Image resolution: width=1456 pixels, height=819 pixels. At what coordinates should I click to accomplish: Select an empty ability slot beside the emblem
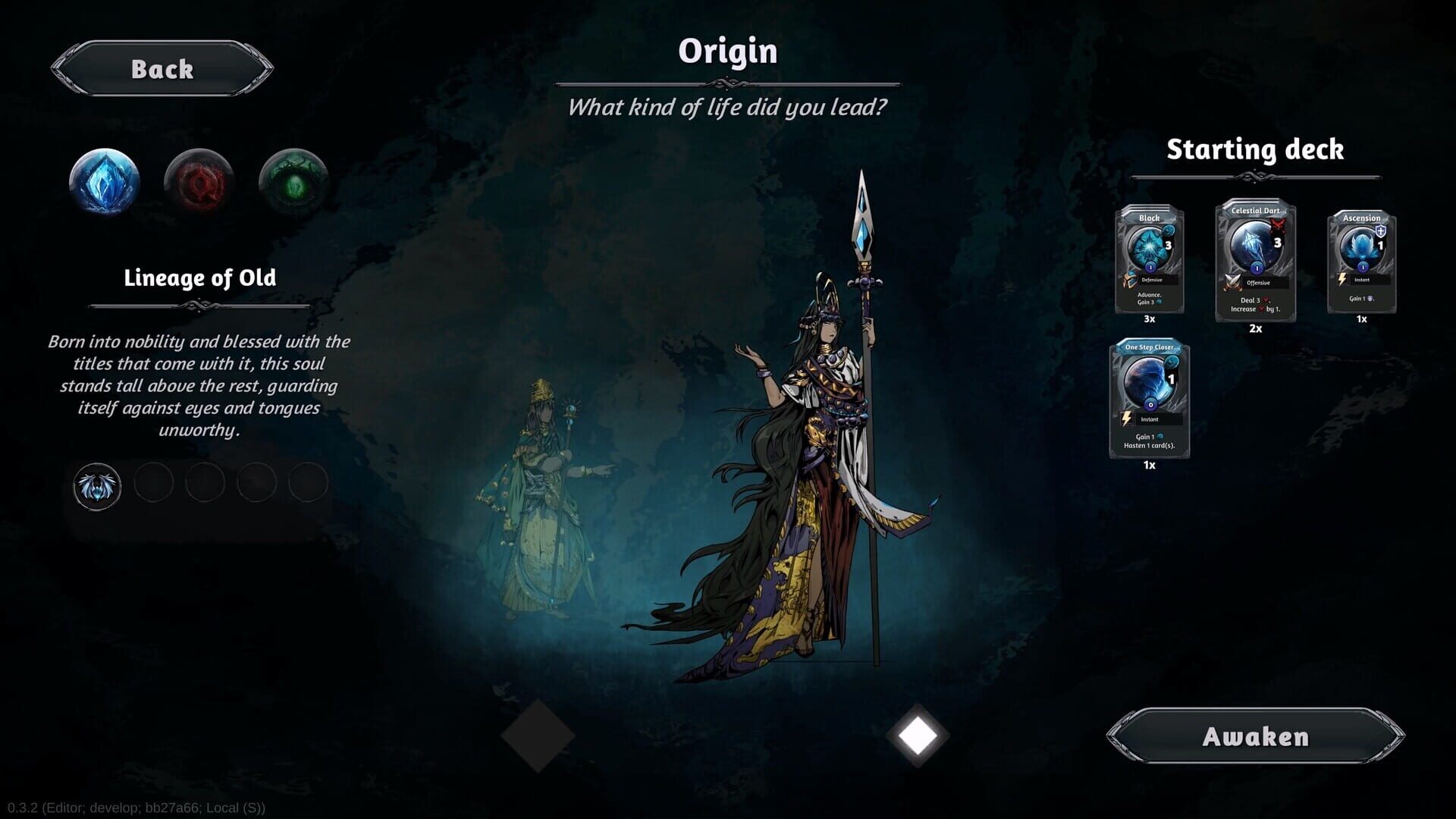click(154, 484)
